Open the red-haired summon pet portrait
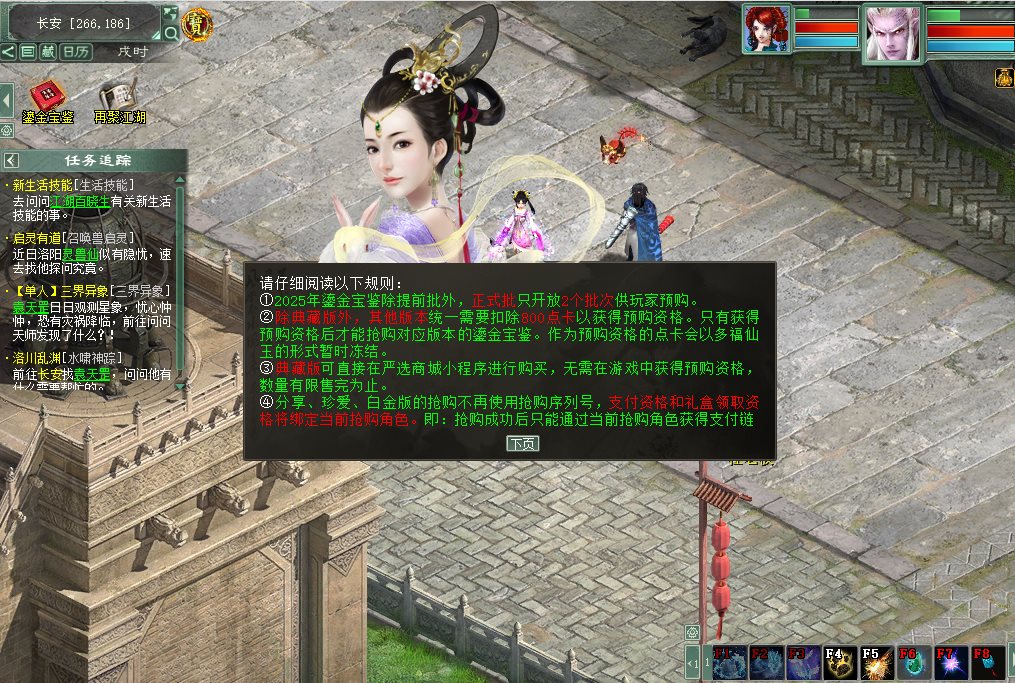The height and width of the screenshot is (683, 1015). point(766,29)
